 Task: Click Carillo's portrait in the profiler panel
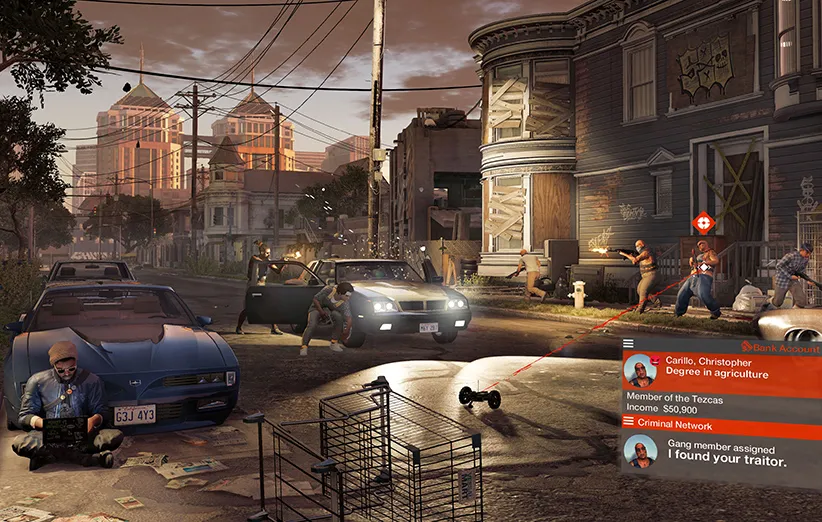(640, 370)
